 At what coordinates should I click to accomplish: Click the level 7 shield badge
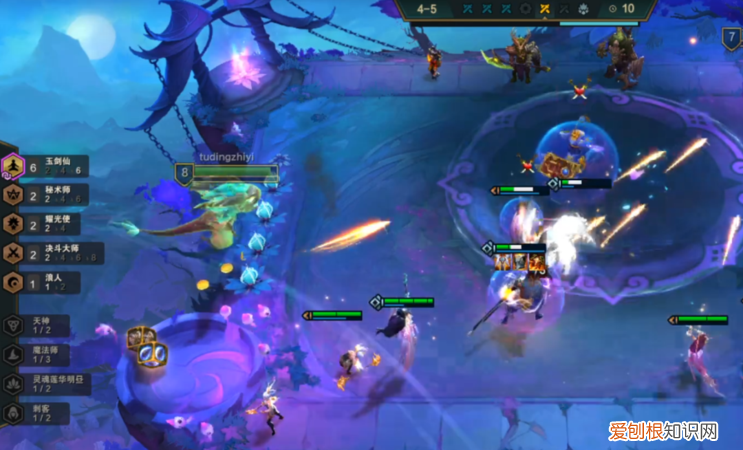coord(732,39)
